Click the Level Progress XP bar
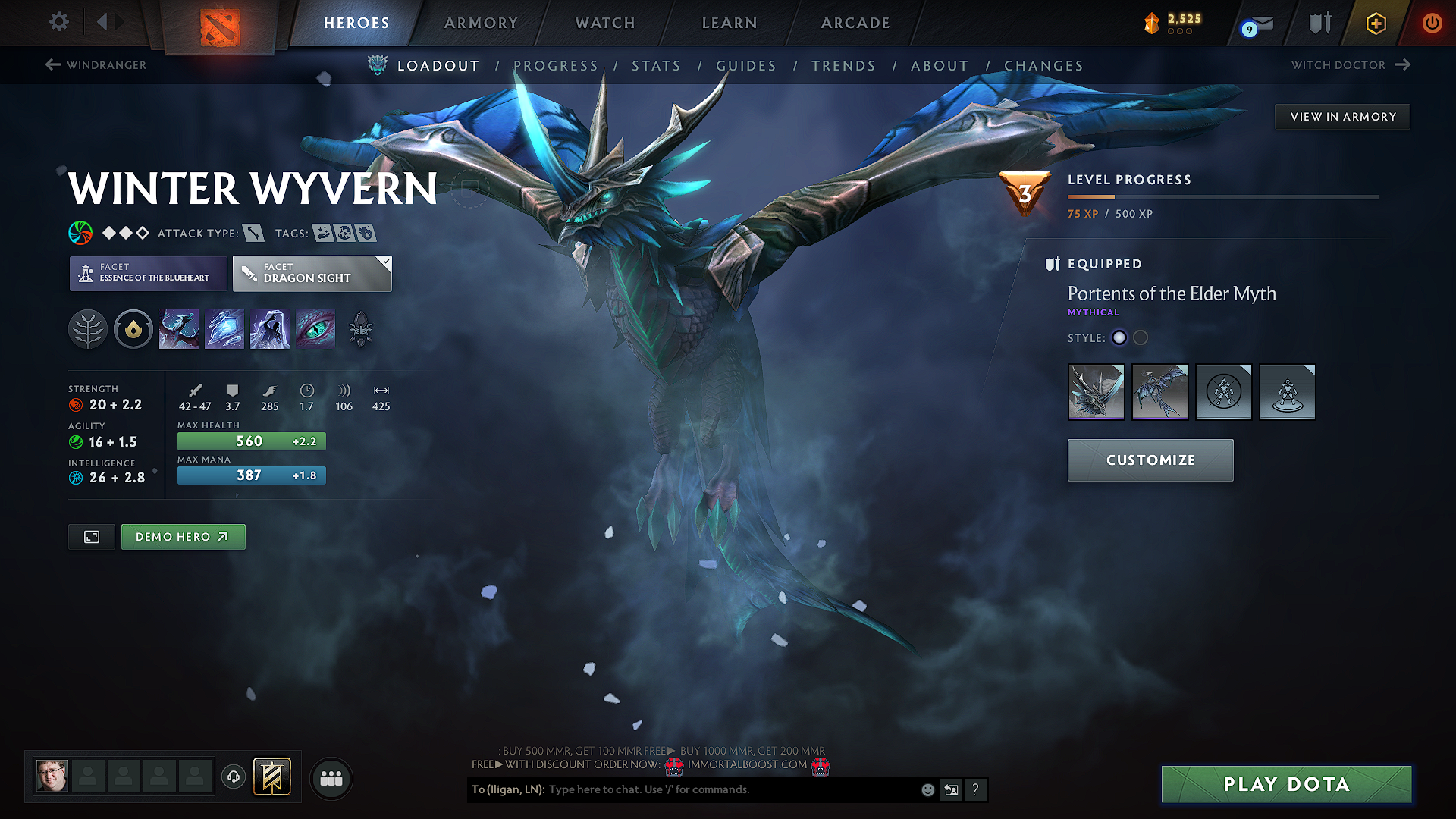The height and width of the screenshot is (819, 1456). point(1222,196)
